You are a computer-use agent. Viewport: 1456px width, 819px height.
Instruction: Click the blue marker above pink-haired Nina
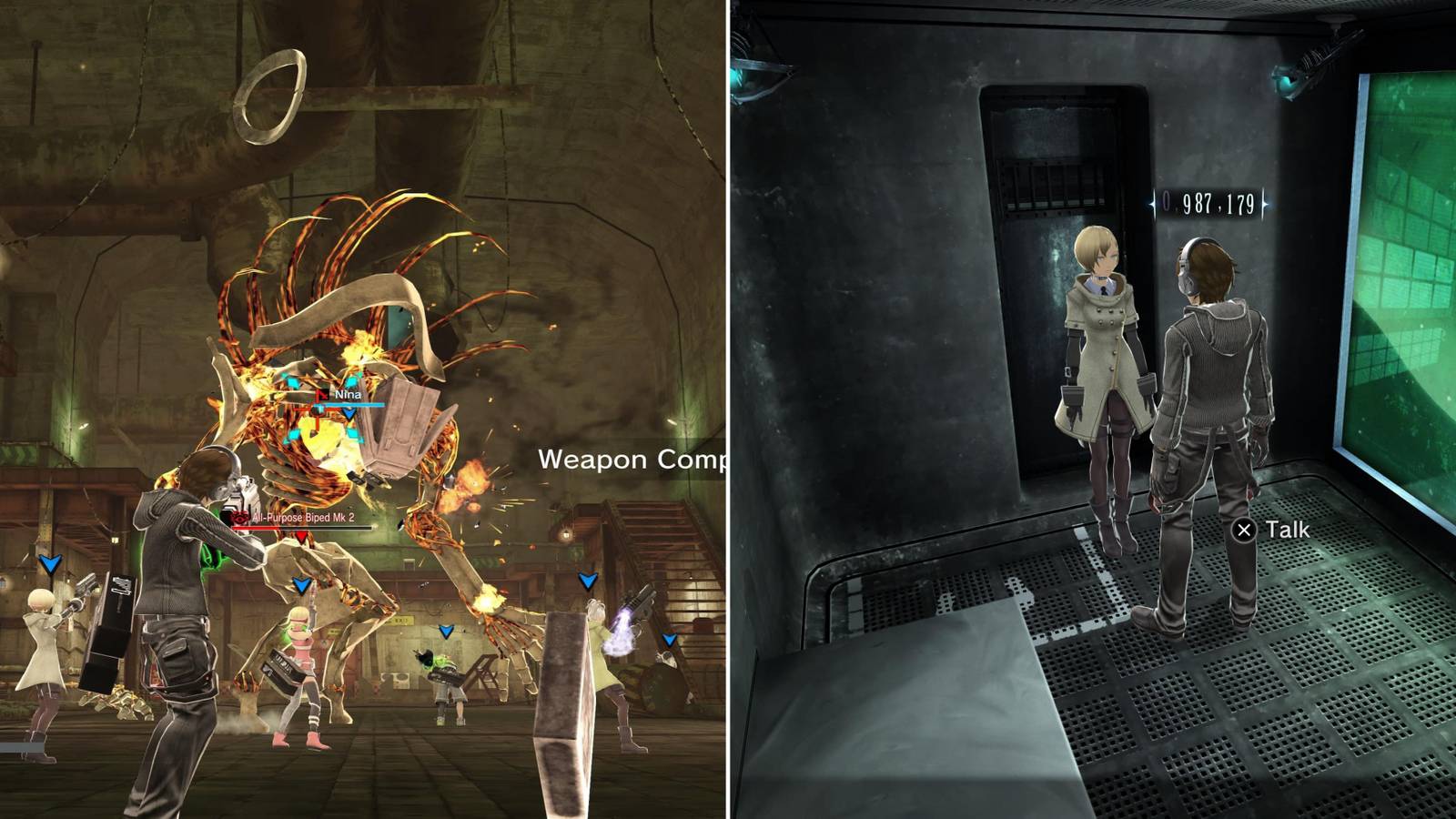click(300, 585)
